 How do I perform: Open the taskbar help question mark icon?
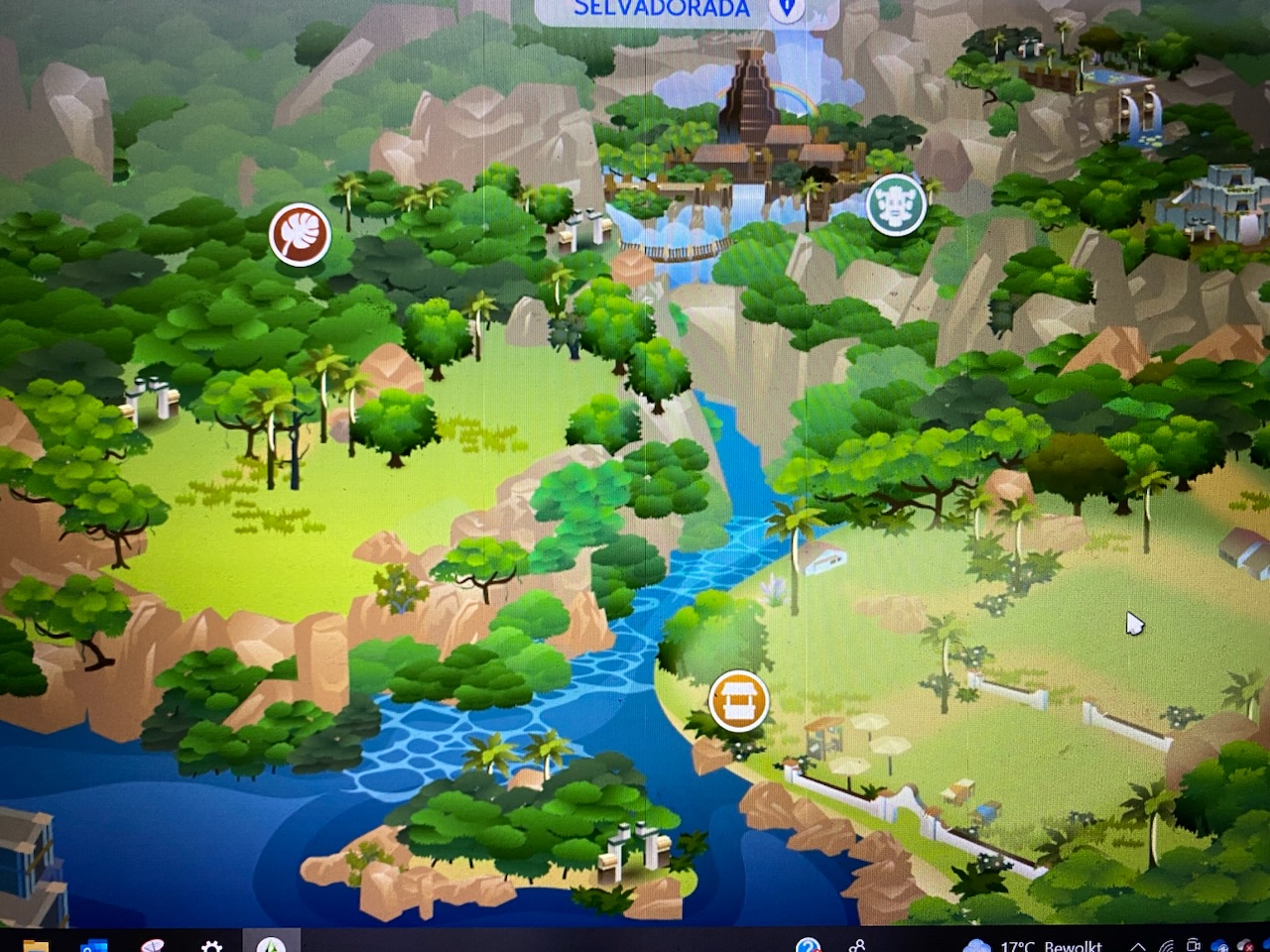click(809, 946)
